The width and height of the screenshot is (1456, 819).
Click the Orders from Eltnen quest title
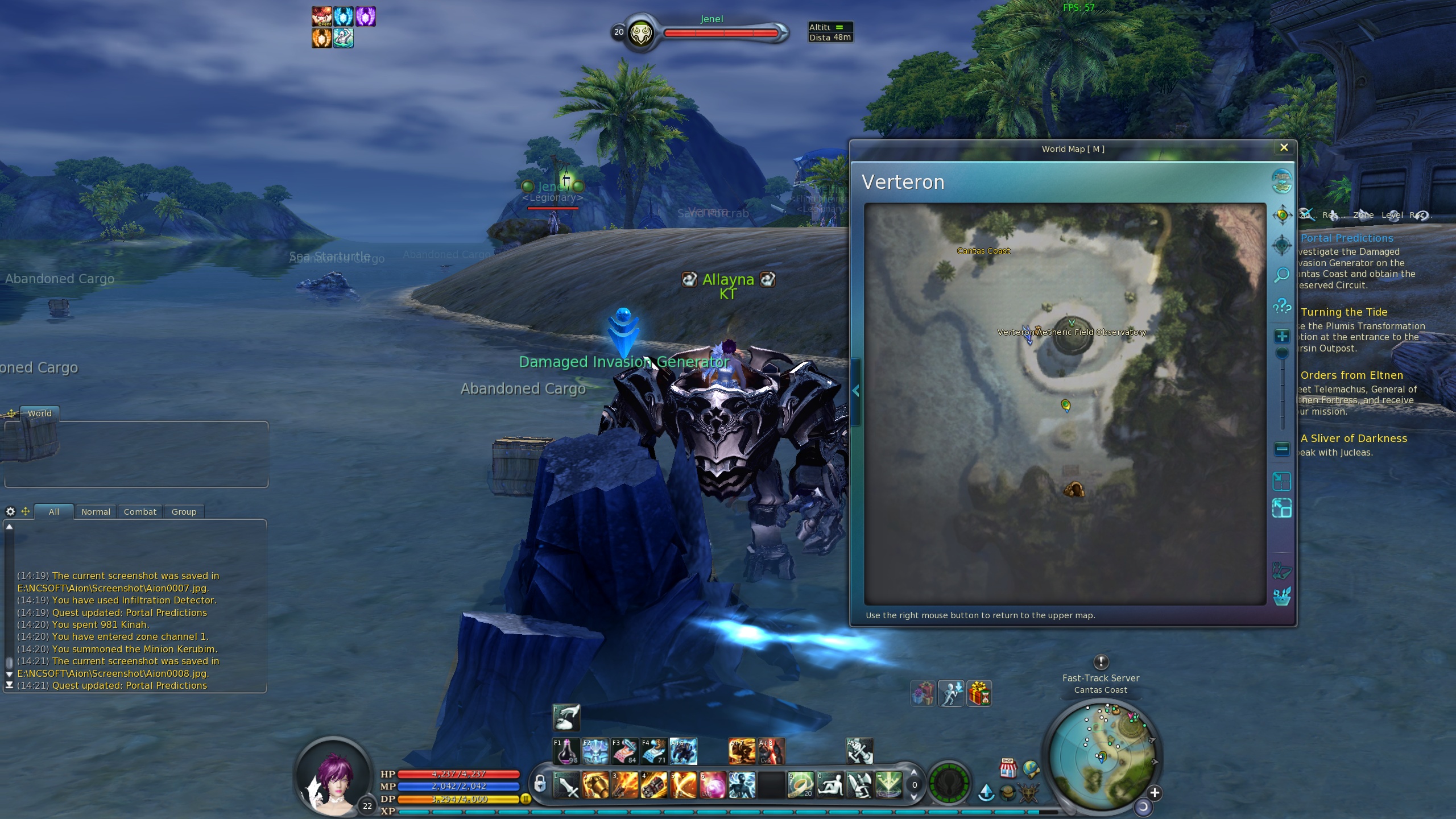coord(1351,375)
